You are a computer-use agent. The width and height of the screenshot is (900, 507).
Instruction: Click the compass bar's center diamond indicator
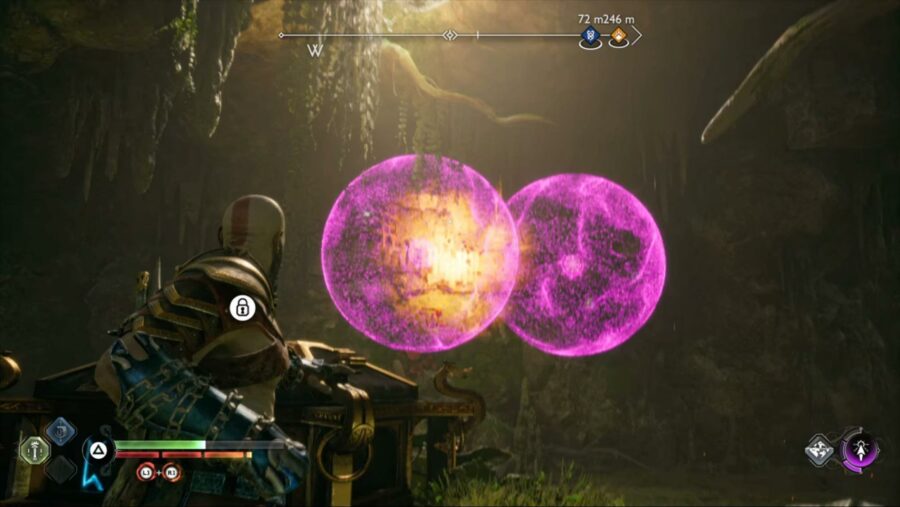click(450, 36)
